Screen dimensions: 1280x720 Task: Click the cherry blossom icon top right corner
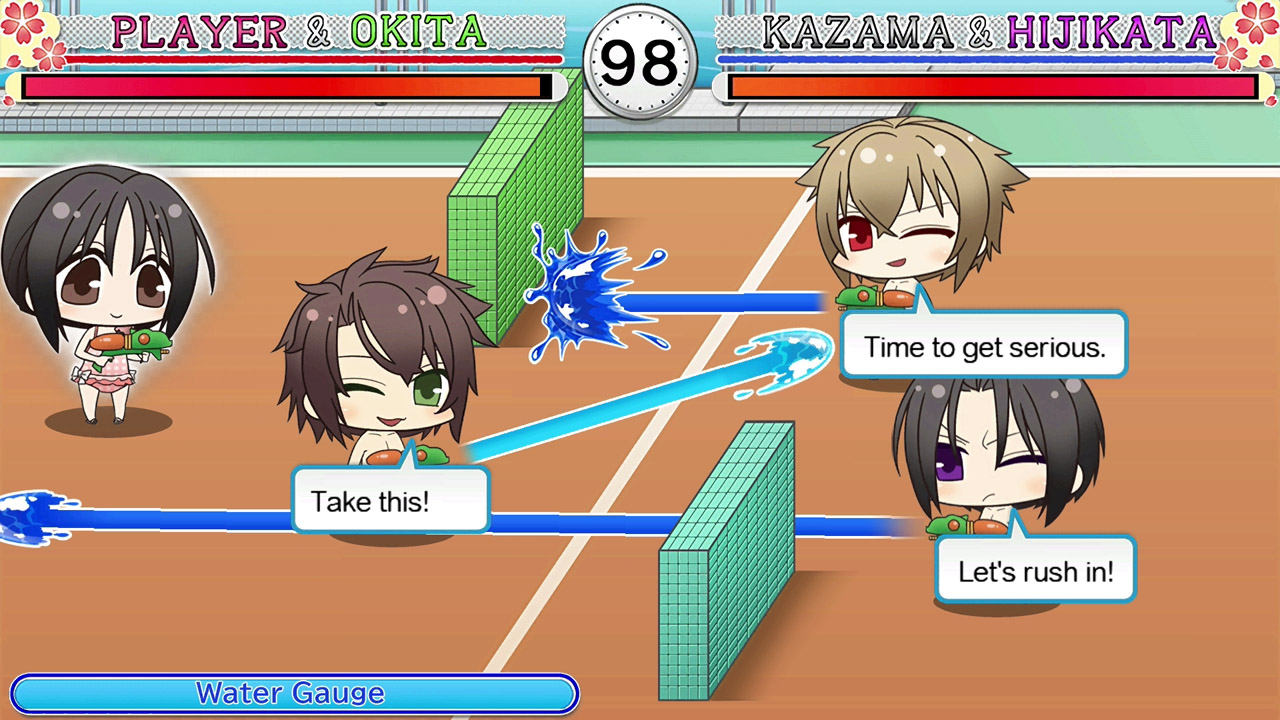1256,22
